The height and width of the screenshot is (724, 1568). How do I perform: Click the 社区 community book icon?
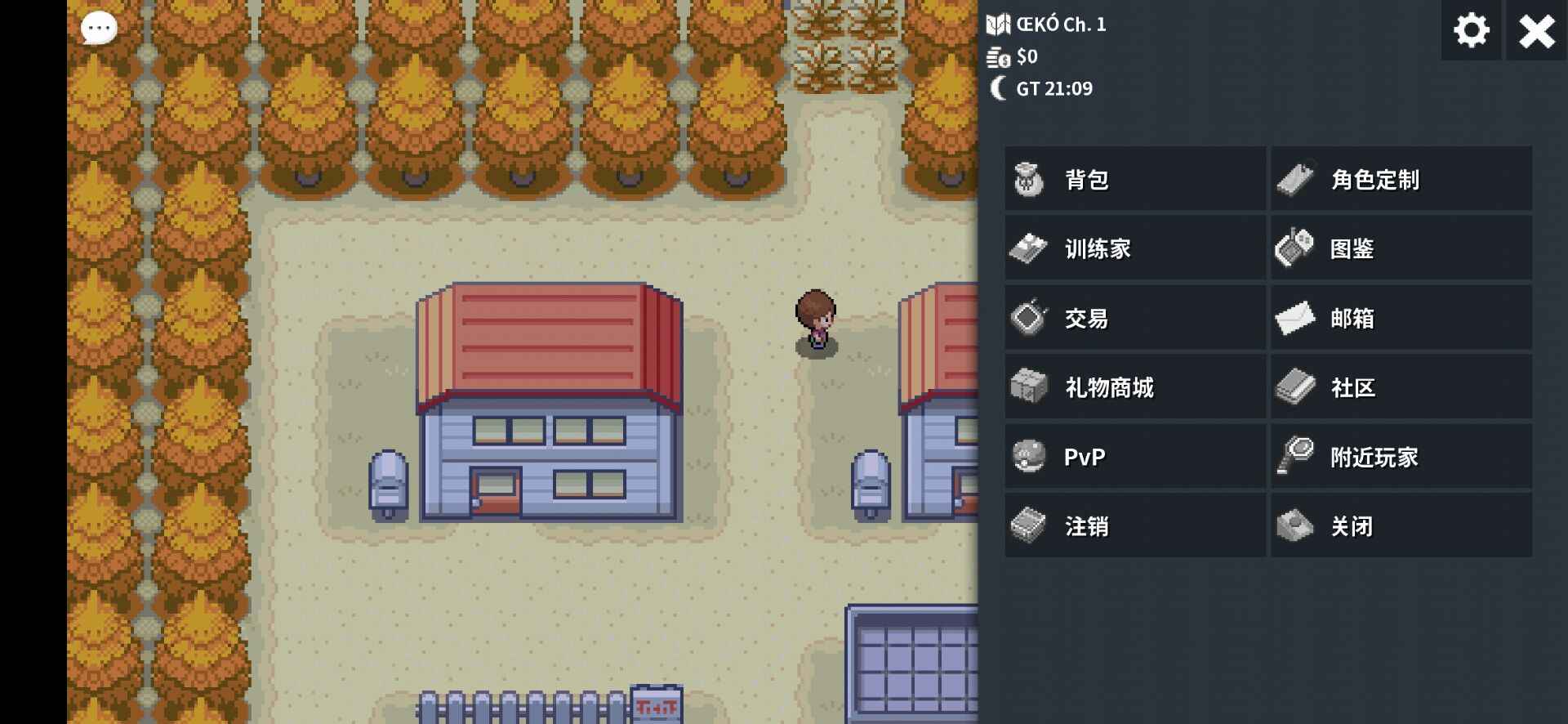tap(1295, 387)
